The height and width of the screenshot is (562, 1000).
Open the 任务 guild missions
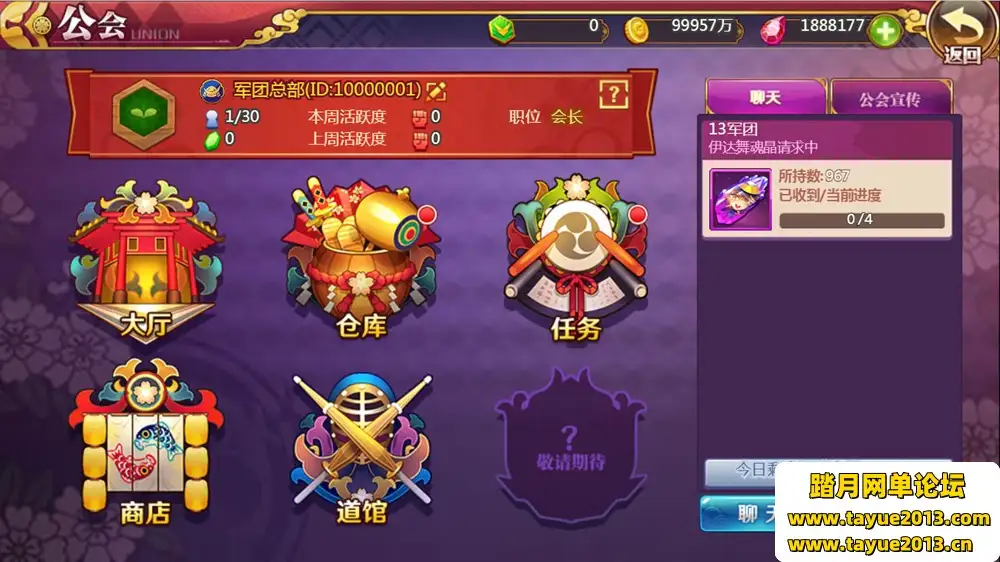pyautogui.click(x=576, y=262)
